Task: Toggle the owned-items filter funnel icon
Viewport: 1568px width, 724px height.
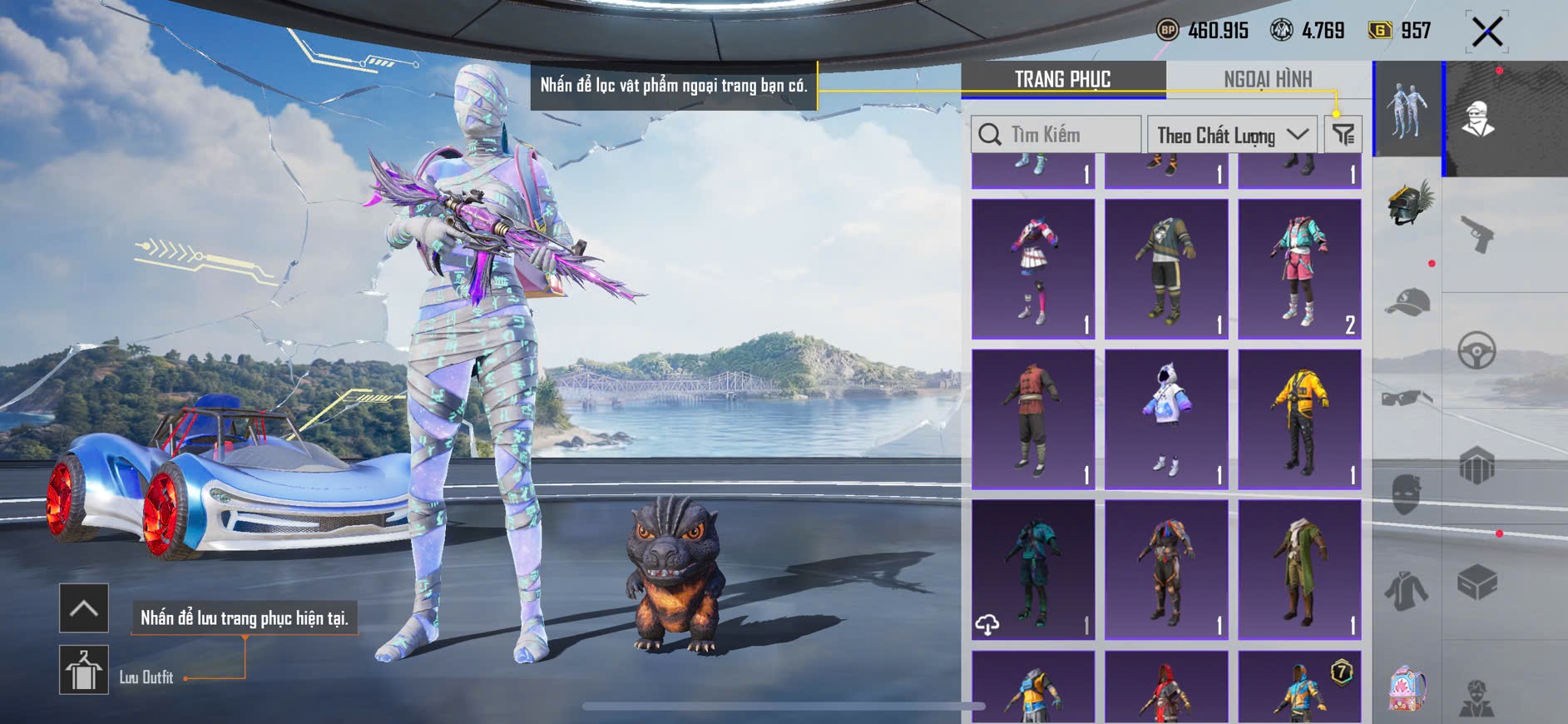Action: point(1343,134)
